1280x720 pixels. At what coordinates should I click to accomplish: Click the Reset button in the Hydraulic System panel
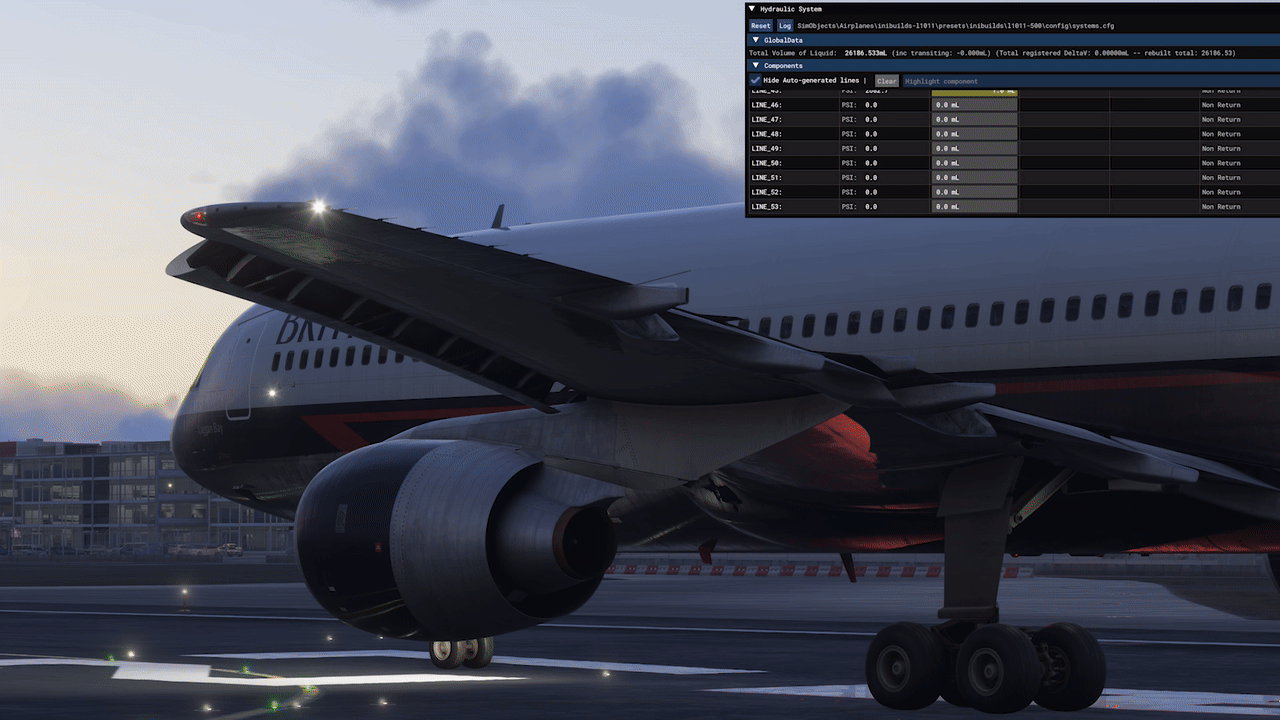[x=760, y=25]
